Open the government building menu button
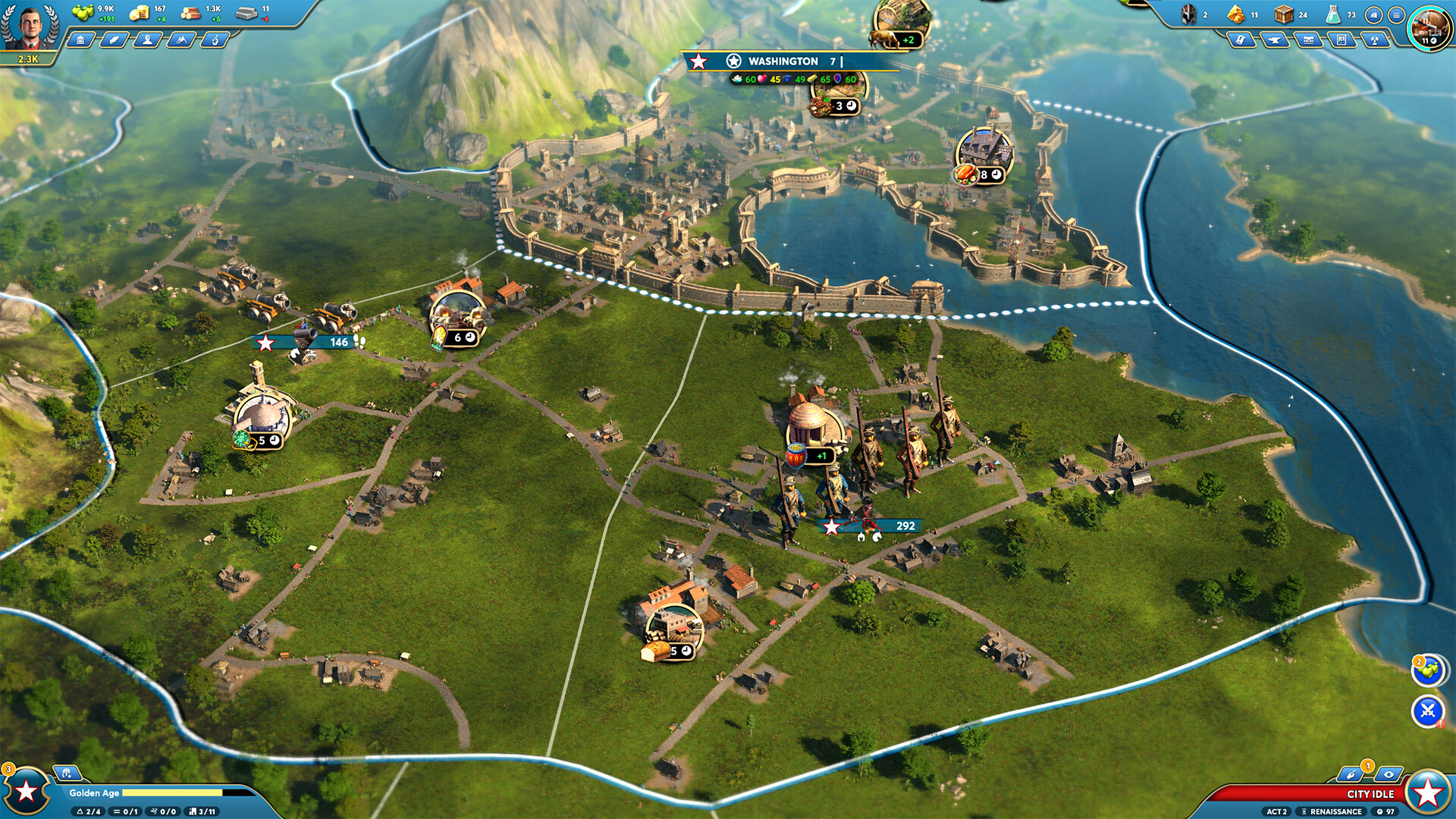 (80, 40)
